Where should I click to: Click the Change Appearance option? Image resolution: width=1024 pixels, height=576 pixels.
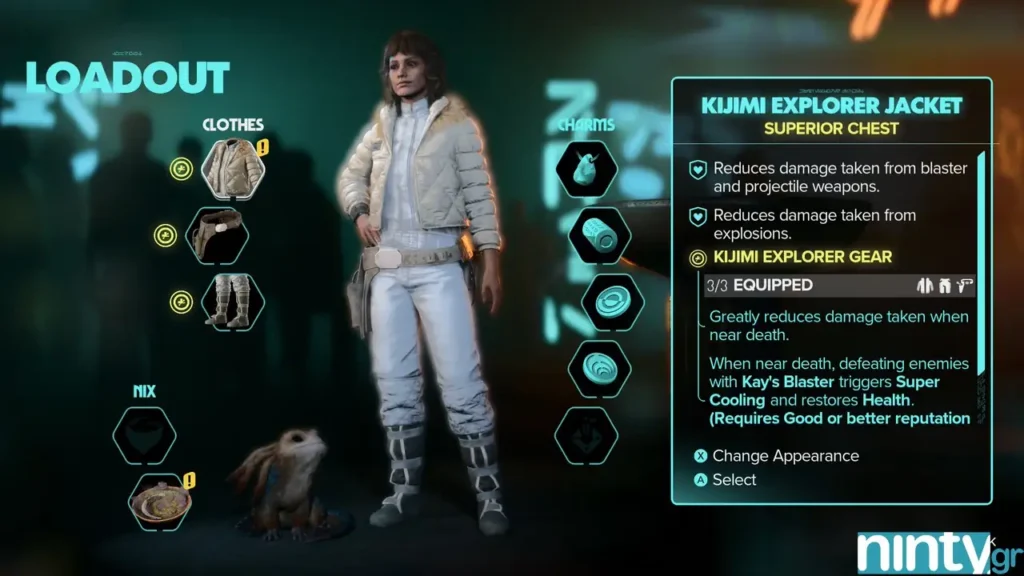[785, 456]
